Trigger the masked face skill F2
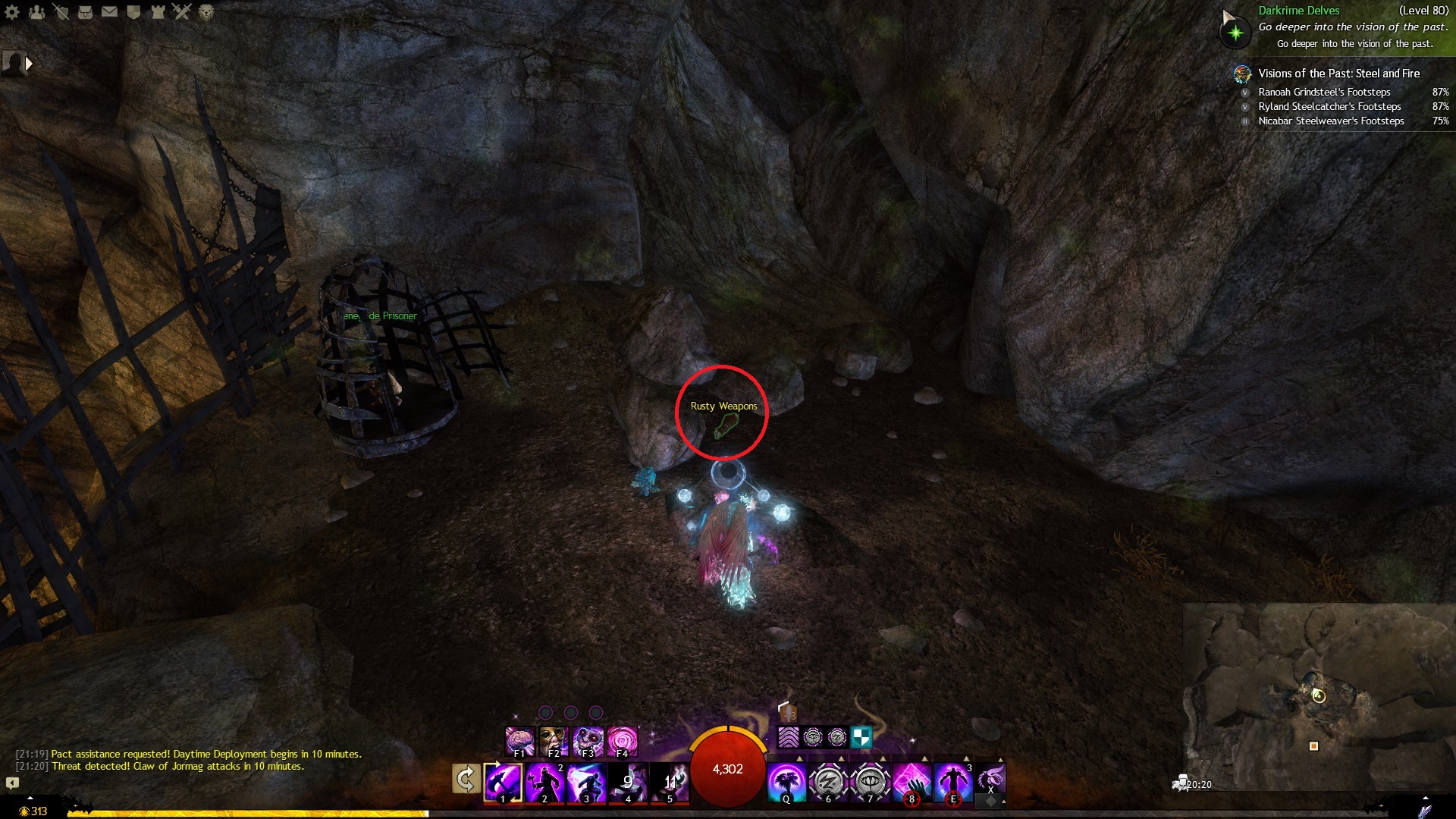 [x=554, y=741]
